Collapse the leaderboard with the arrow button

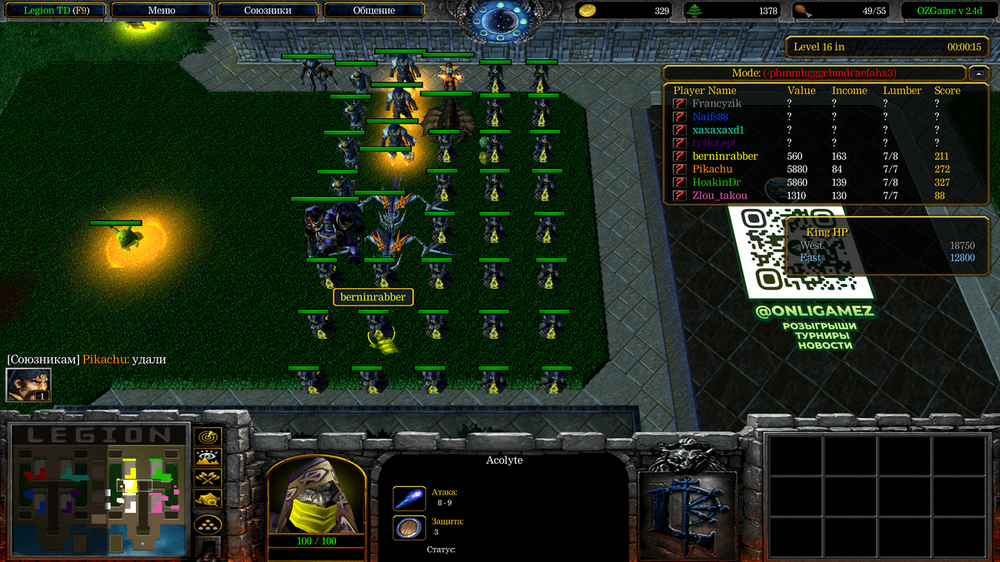coord(977,73)
